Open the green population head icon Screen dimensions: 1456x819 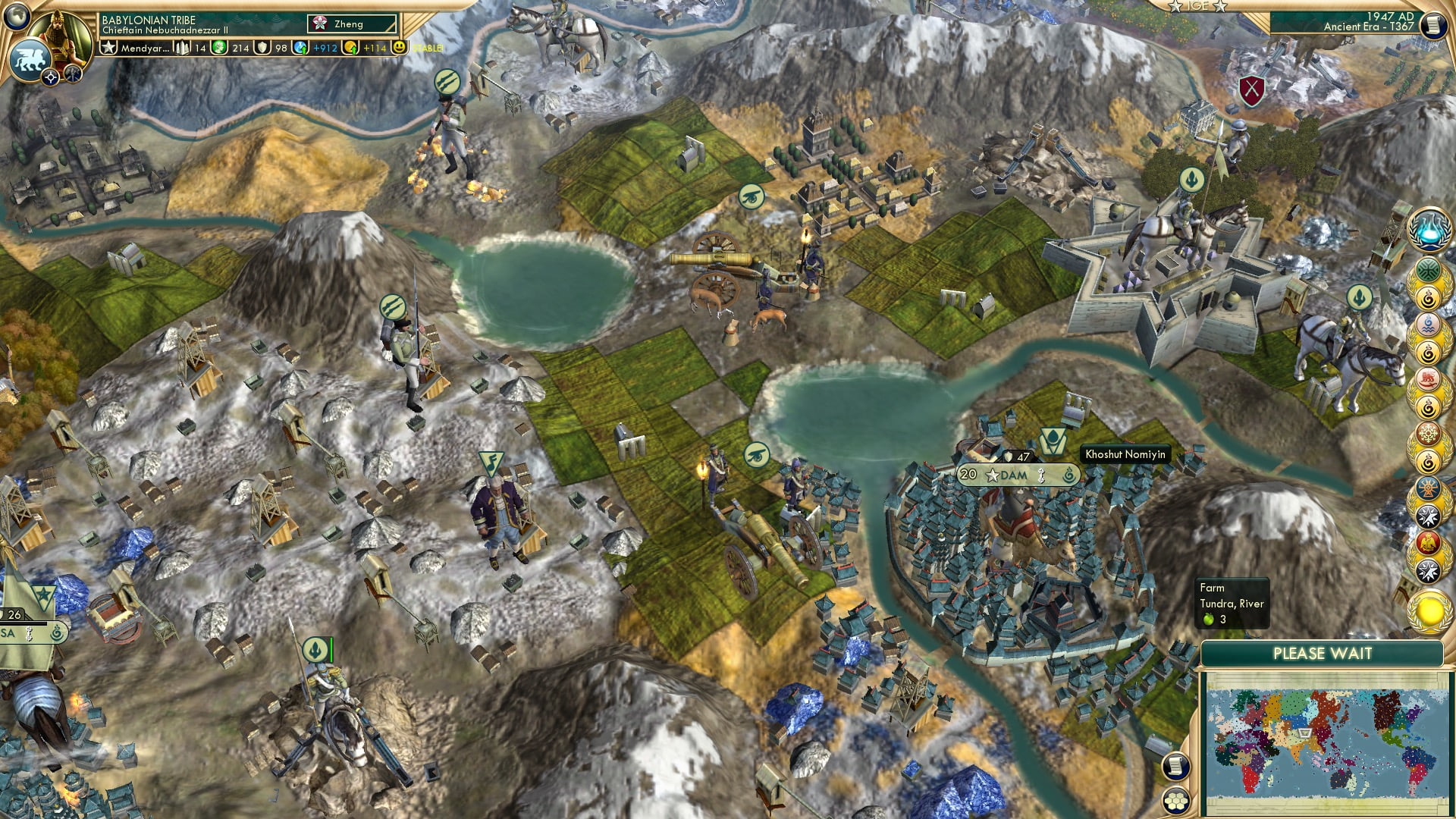click(220, 48)
